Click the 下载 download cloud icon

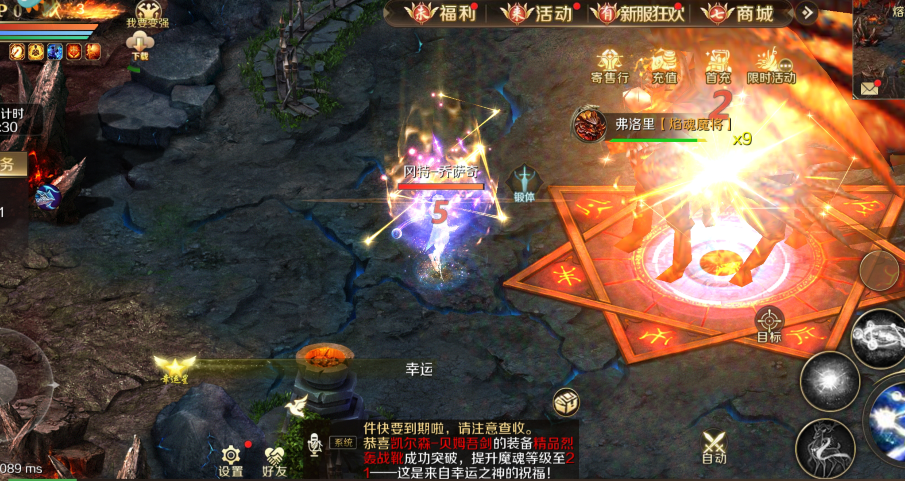[x=139, y=45]
